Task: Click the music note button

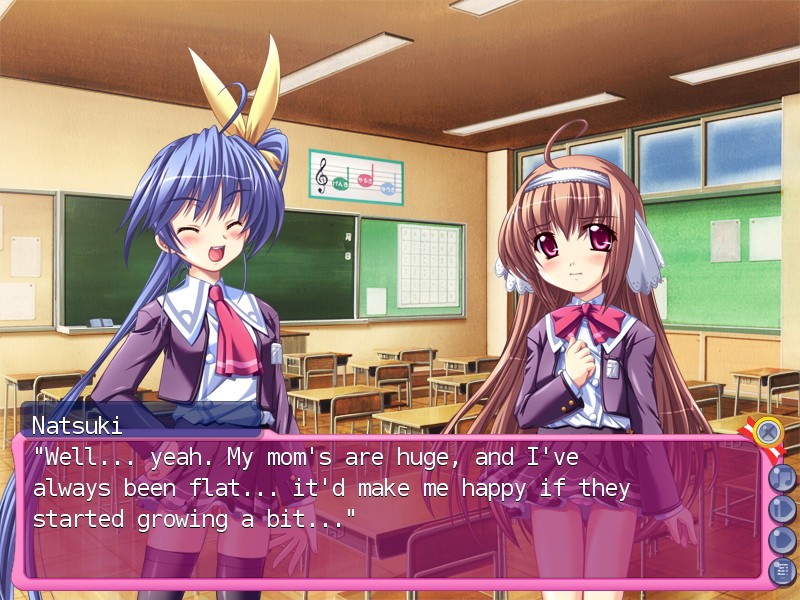Action: tap(781, 478)
